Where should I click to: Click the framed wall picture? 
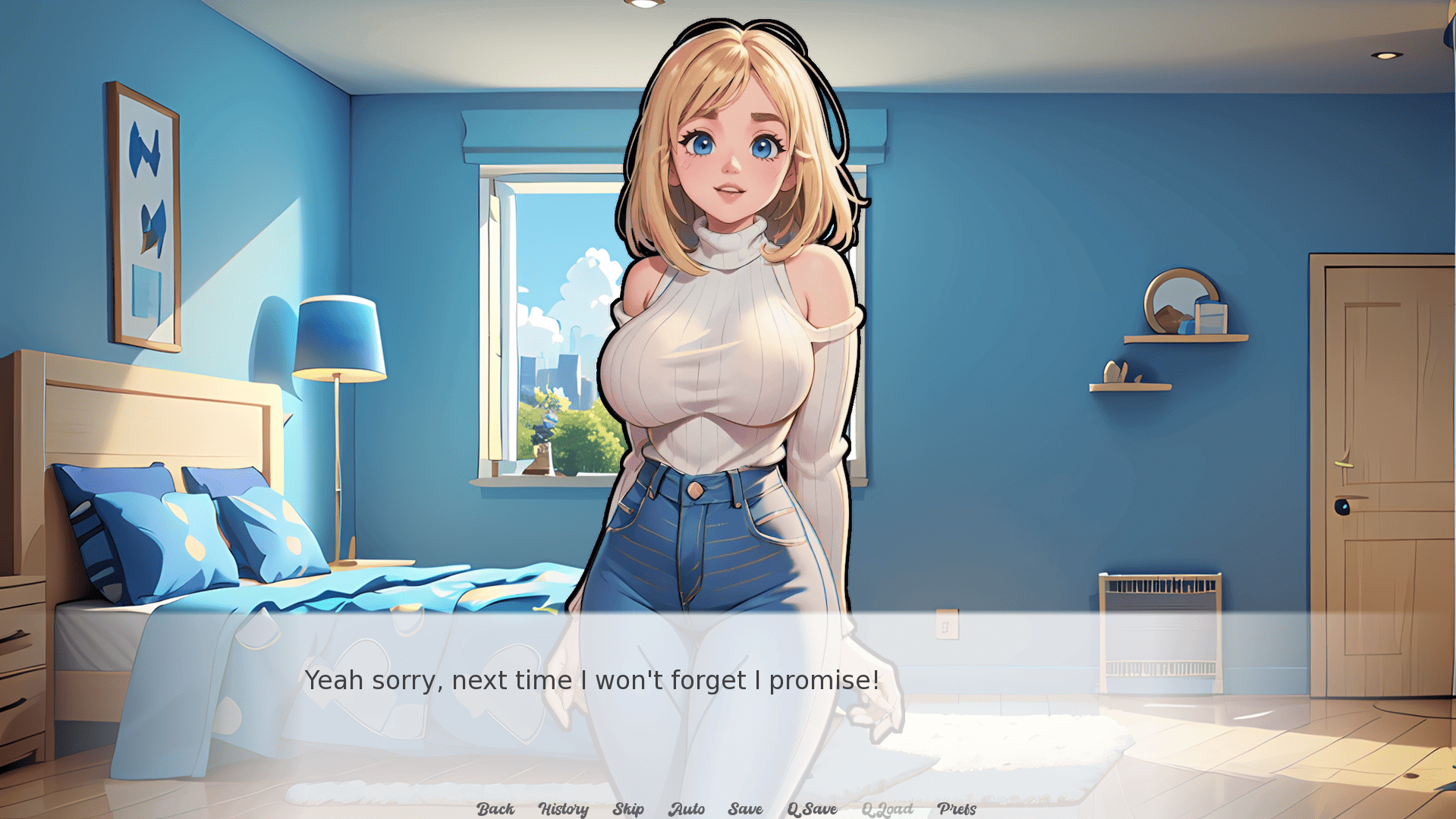tap(144, 213)
